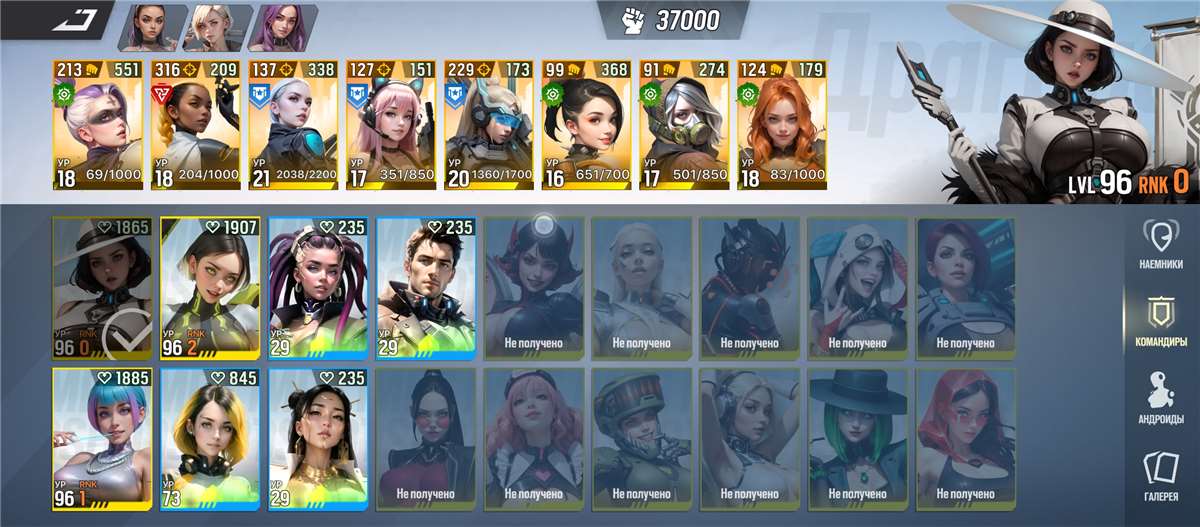Open the Галерея tab

[1160, 474]
